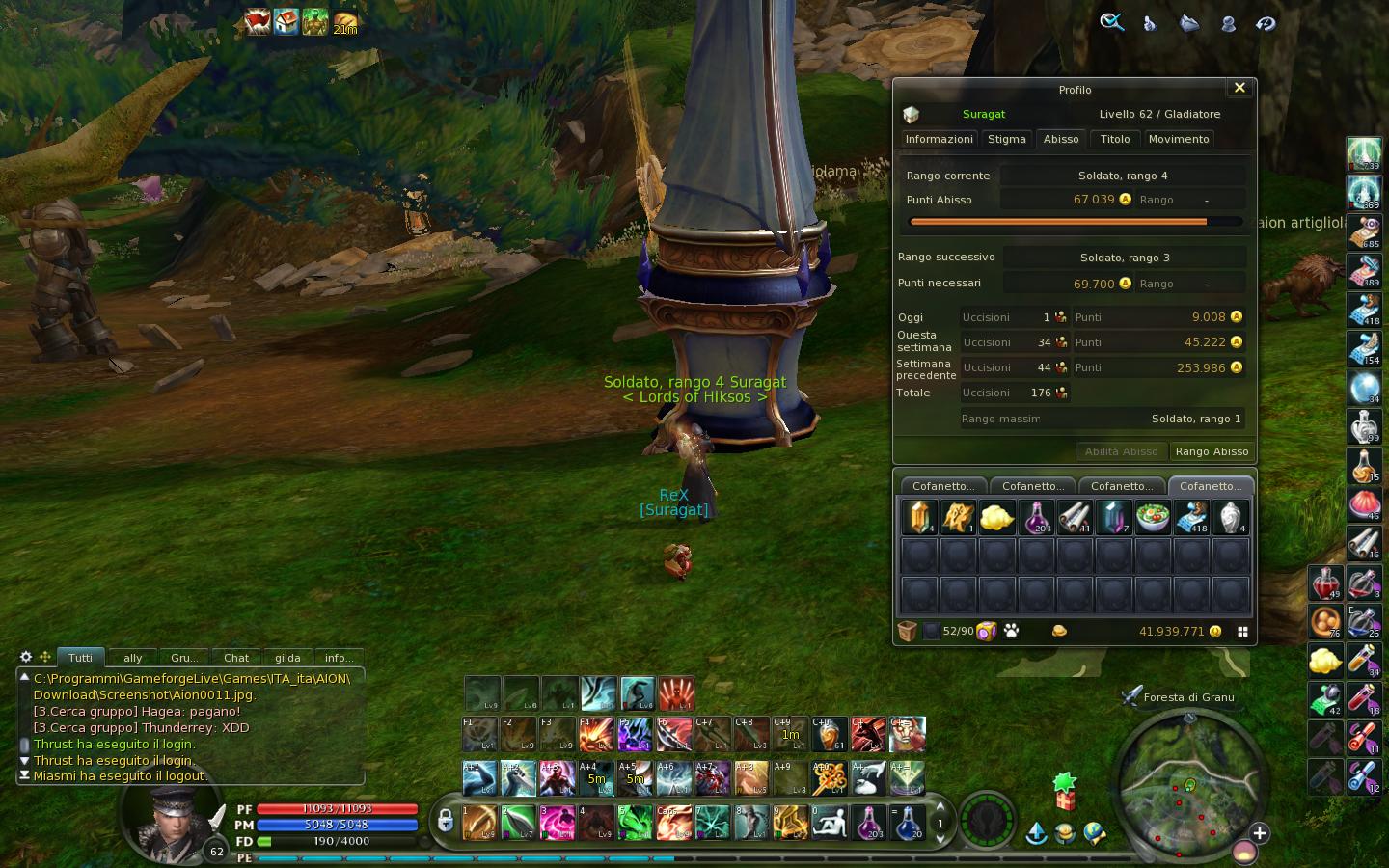The width and height of the screenshot is (1389, 868).
Task: Switch chat to the ally tab
Action: click(x=133, y=658)
